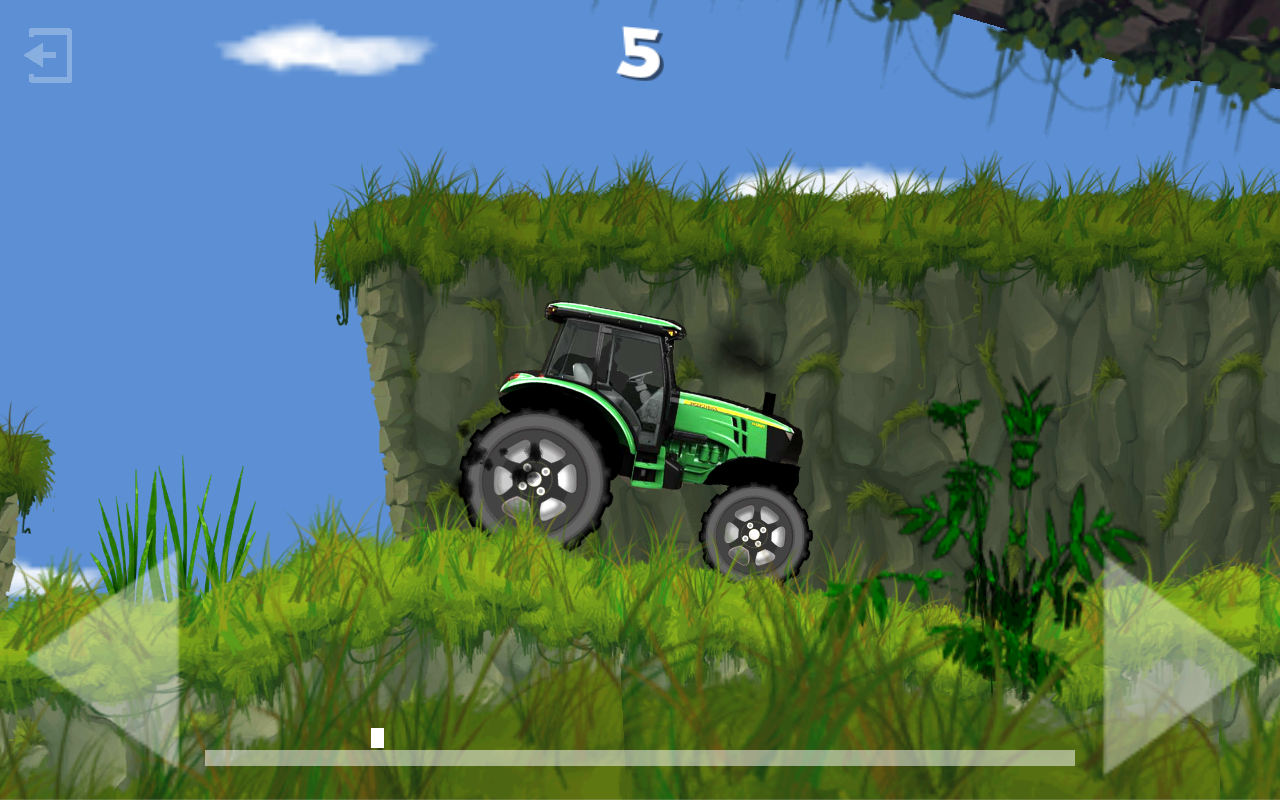Click the back arrow to collapse into menu
1280x800 pixels.
click(x=48, y=56)
